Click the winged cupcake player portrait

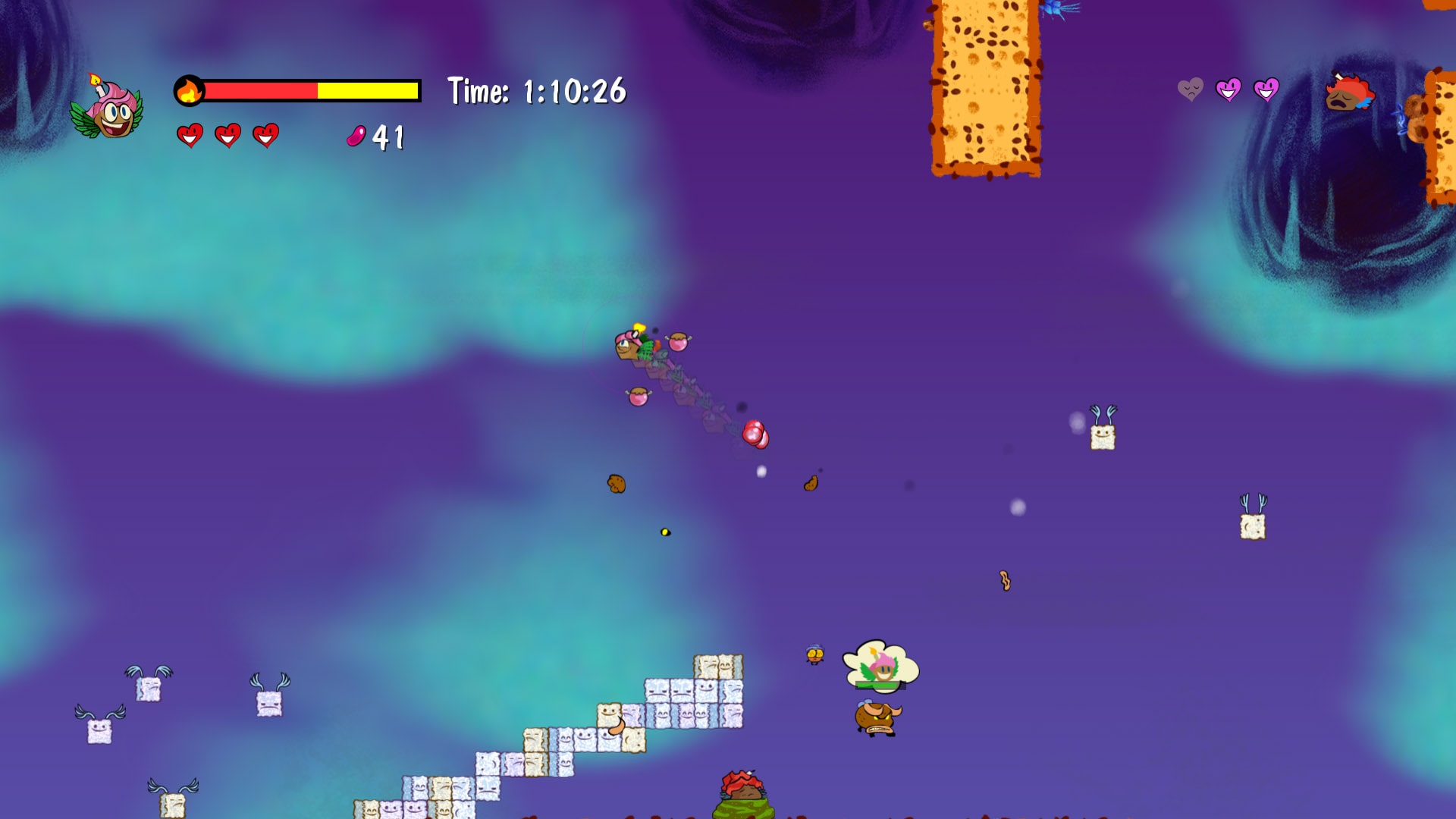108,116
